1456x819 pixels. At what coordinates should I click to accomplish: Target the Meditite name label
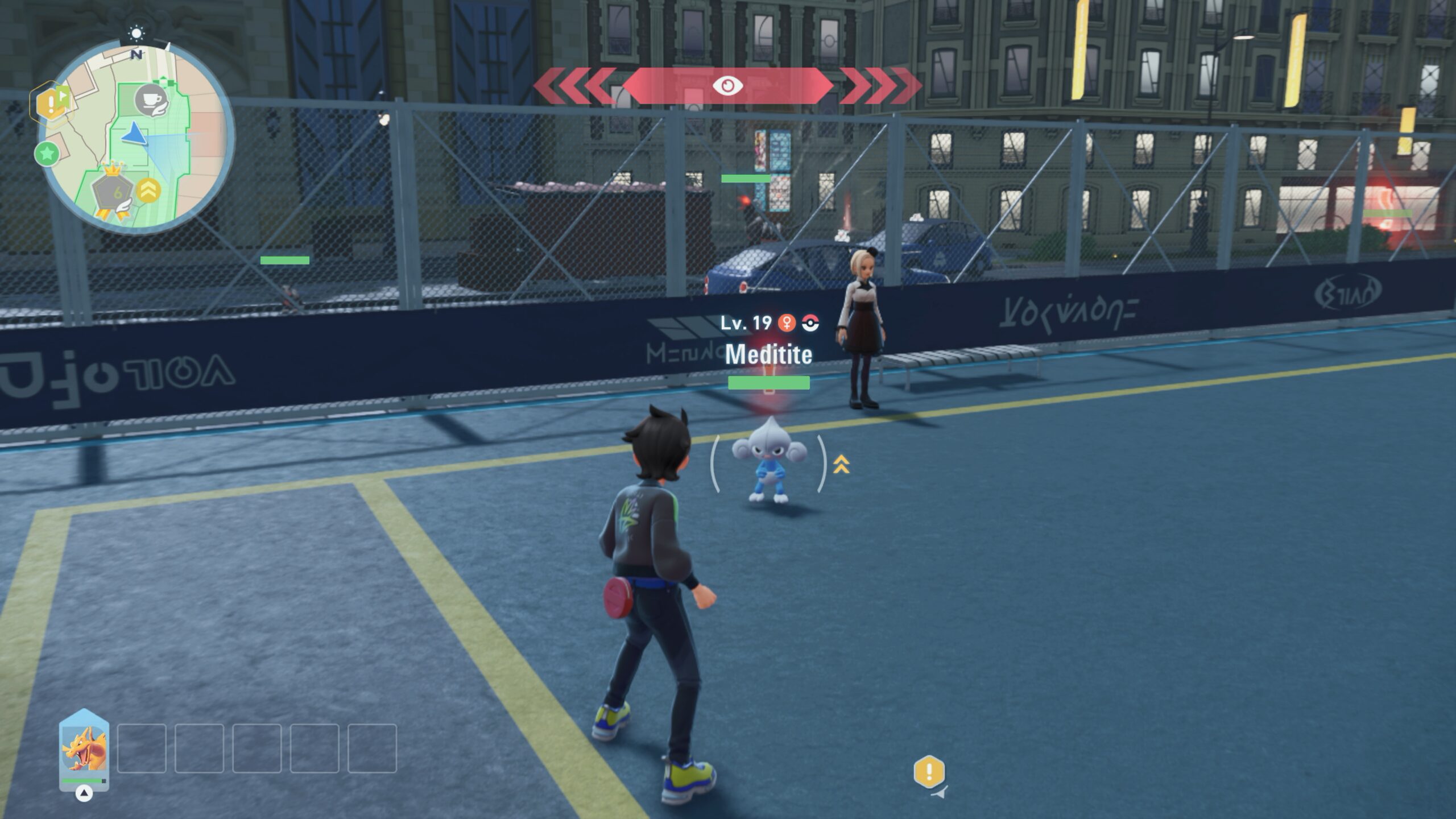click(768, 354)
